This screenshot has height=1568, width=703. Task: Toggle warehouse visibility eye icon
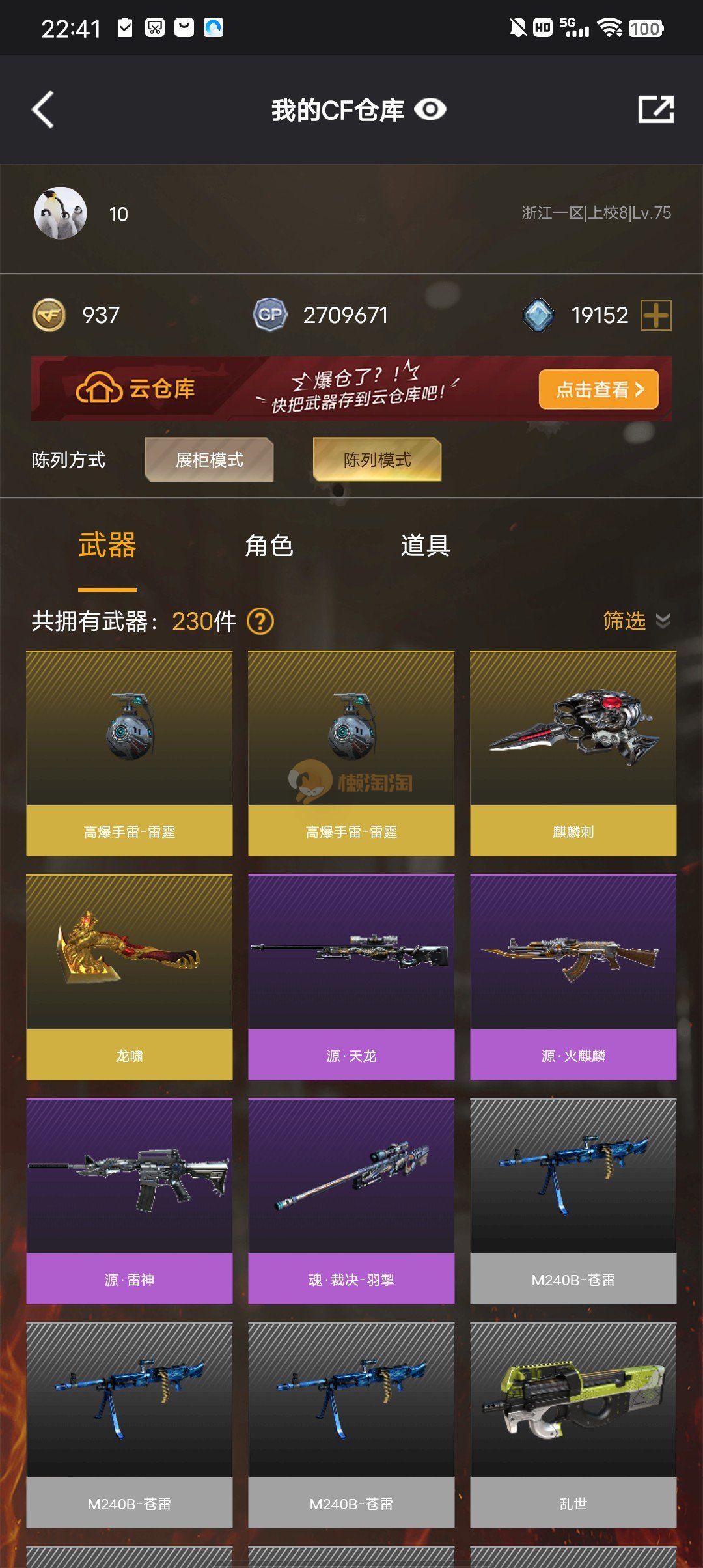(430, 109)
